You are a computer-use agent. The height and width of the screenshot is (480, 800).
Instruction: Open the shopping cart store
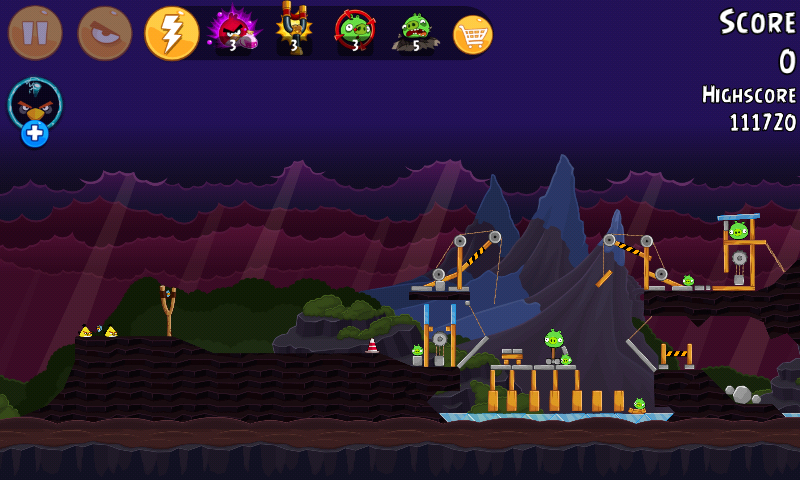[x=473, y=34]
